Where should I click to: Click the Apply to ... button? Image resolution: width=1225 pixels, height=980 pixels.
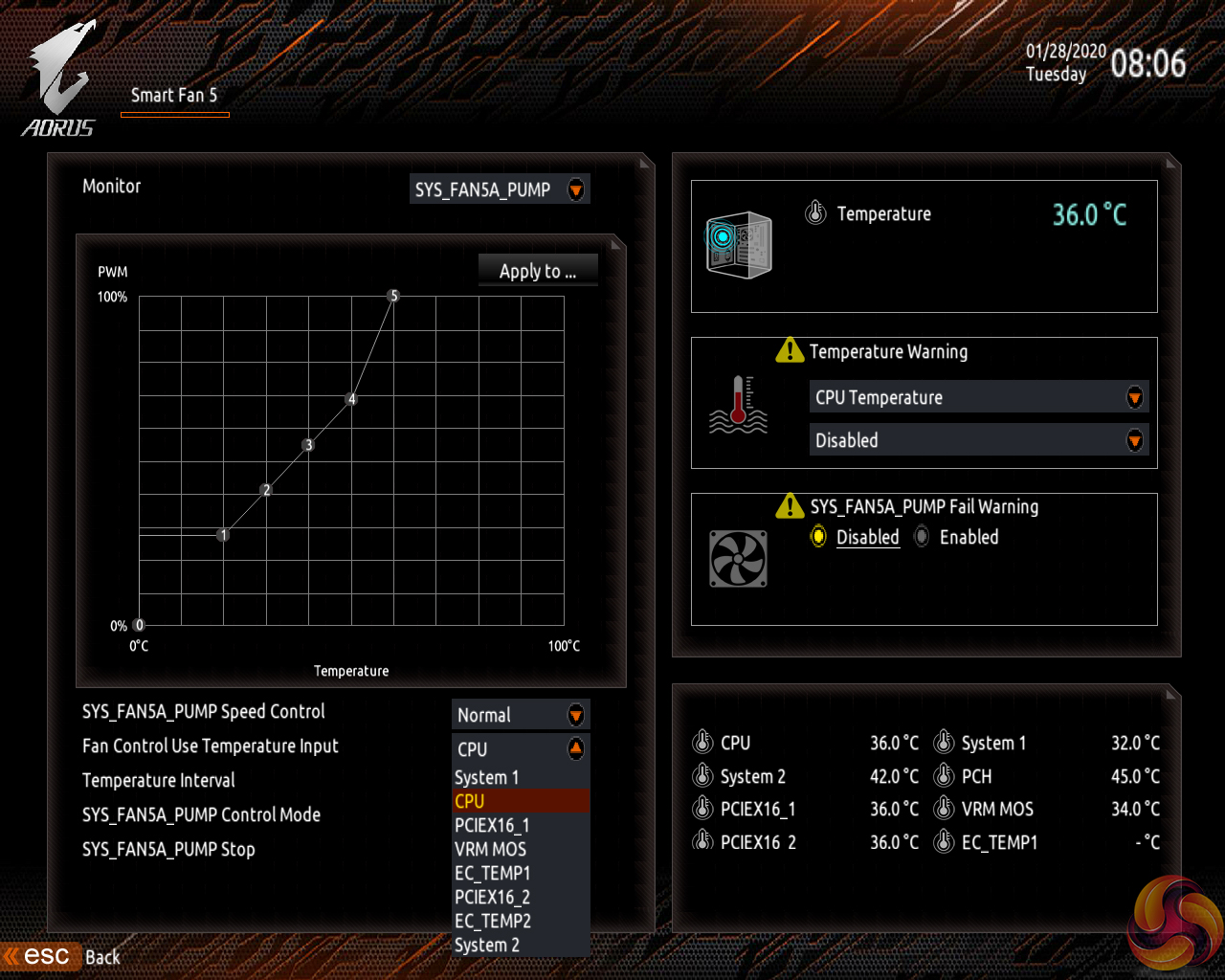(x=538, y=271)
